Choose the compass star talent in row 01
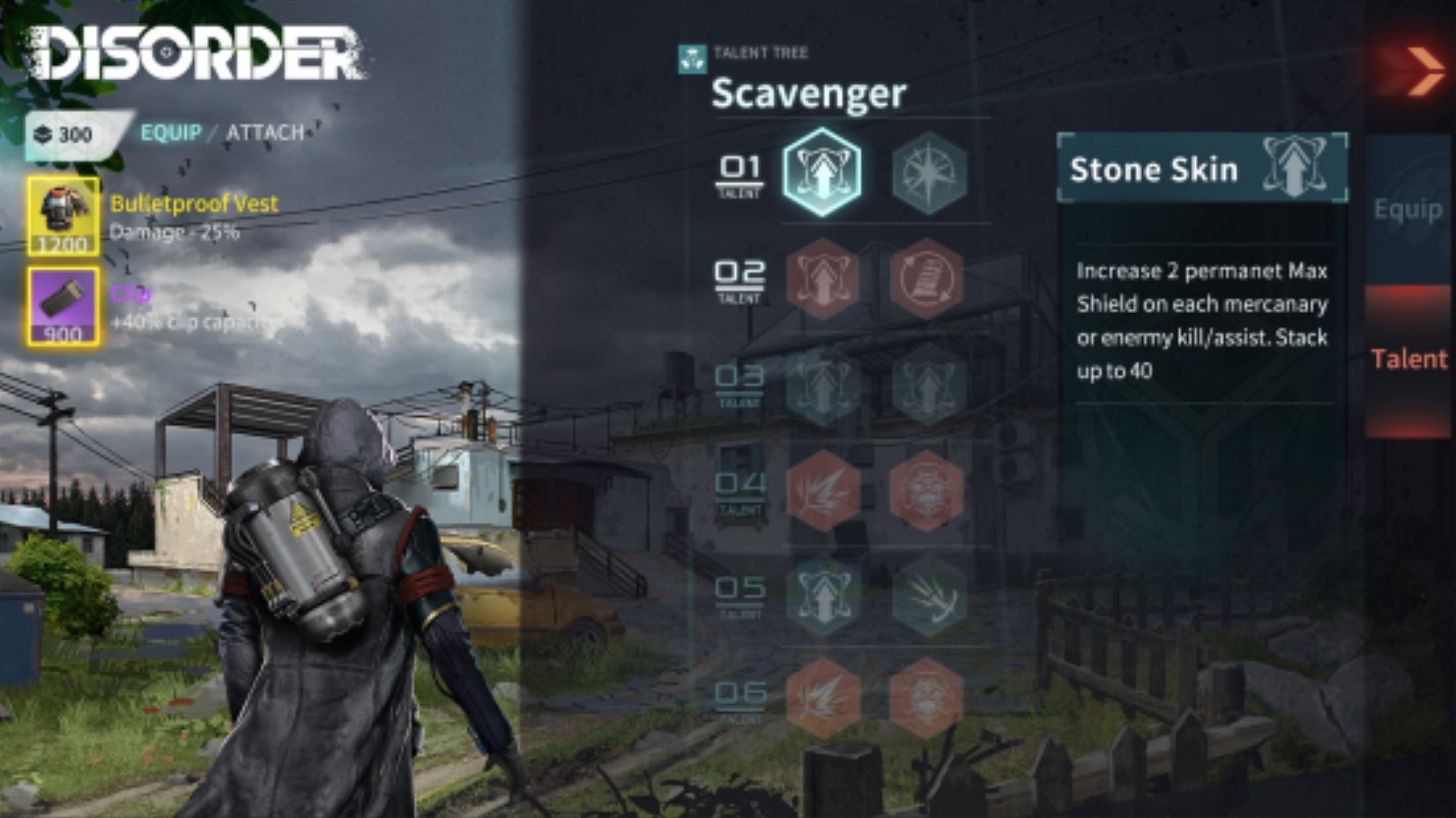Screen dimensions: 1456x818 (x=928, y=173)
